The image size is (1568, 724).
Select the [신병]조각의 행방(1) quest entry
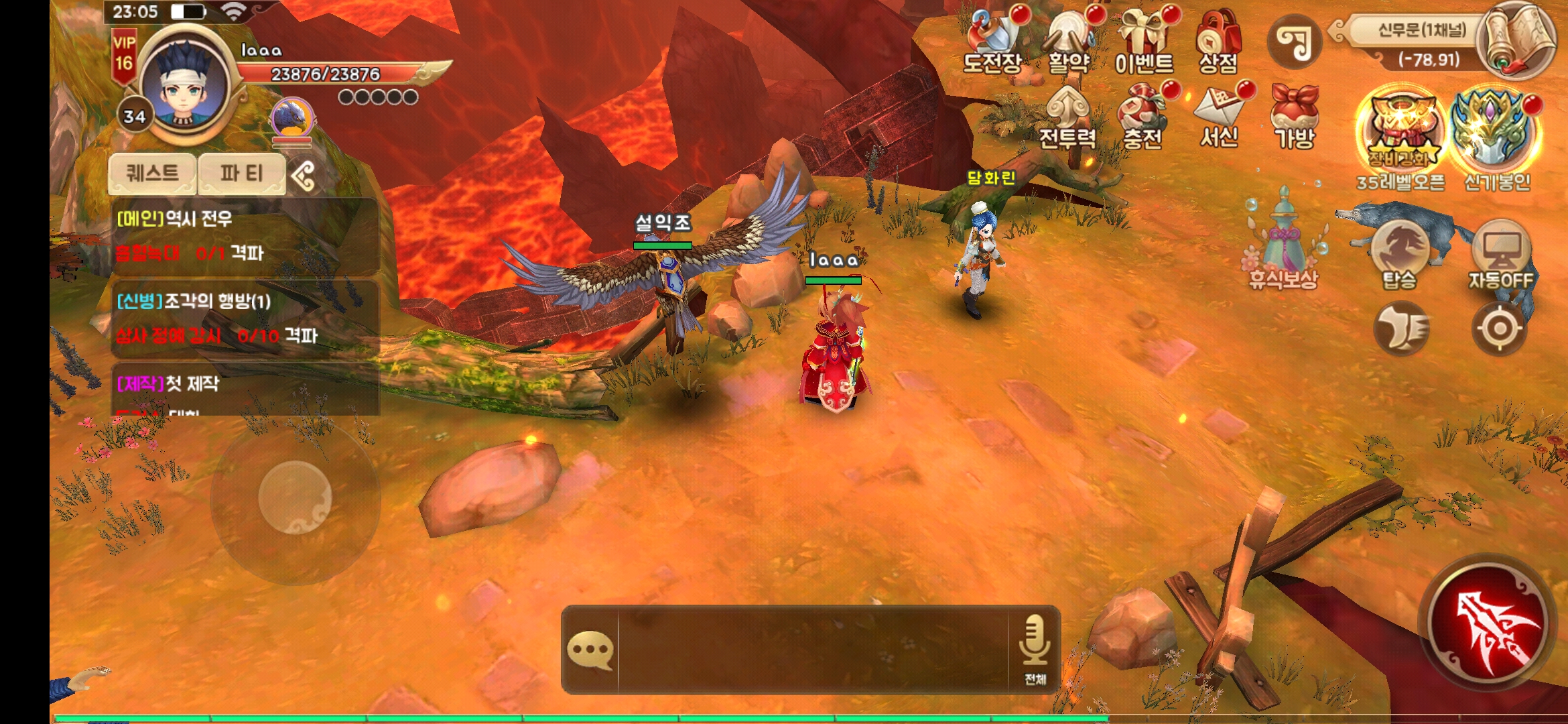tap(245, 318)
